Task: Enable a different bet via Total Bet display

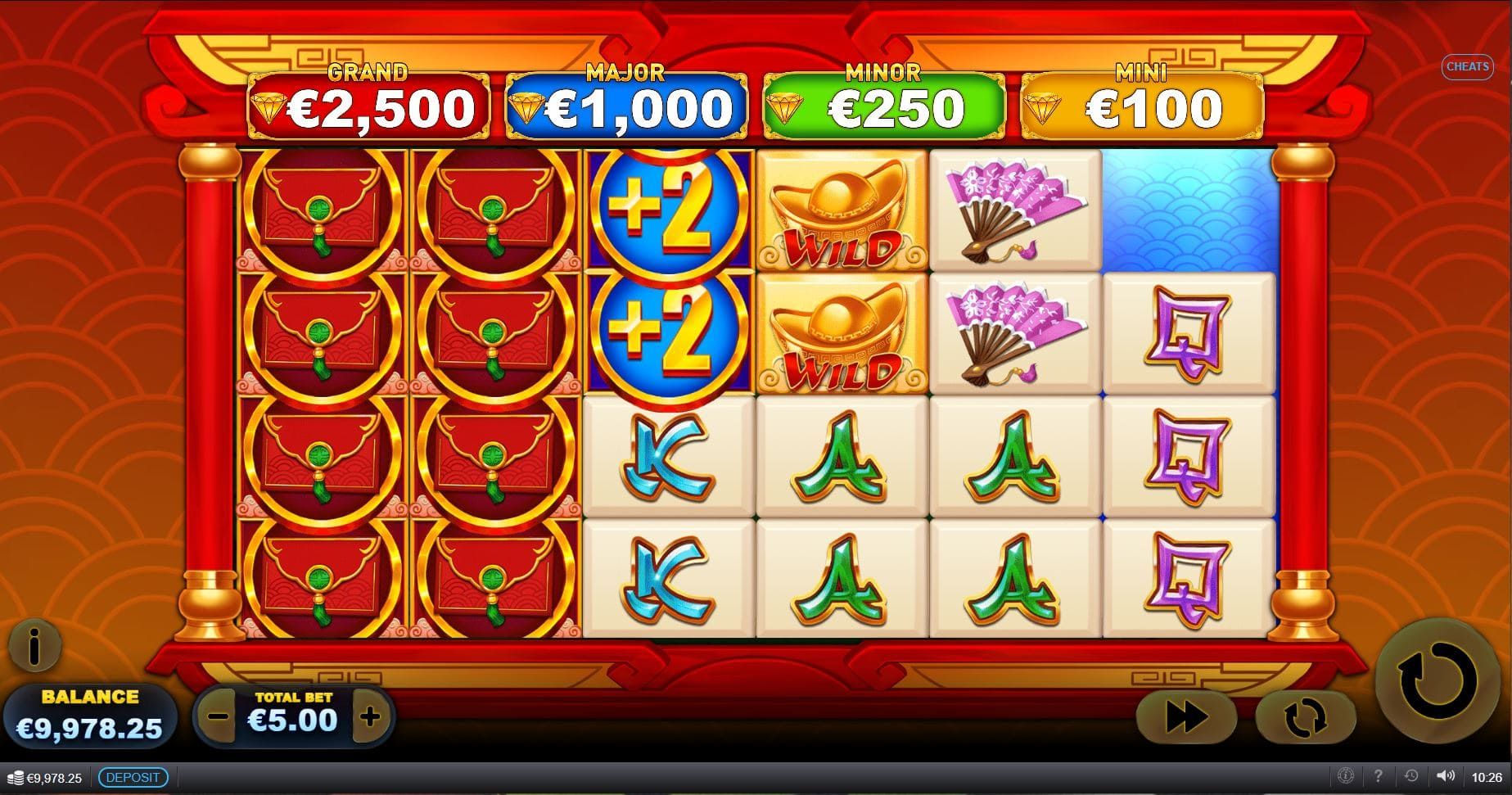Action: [291, 720]
